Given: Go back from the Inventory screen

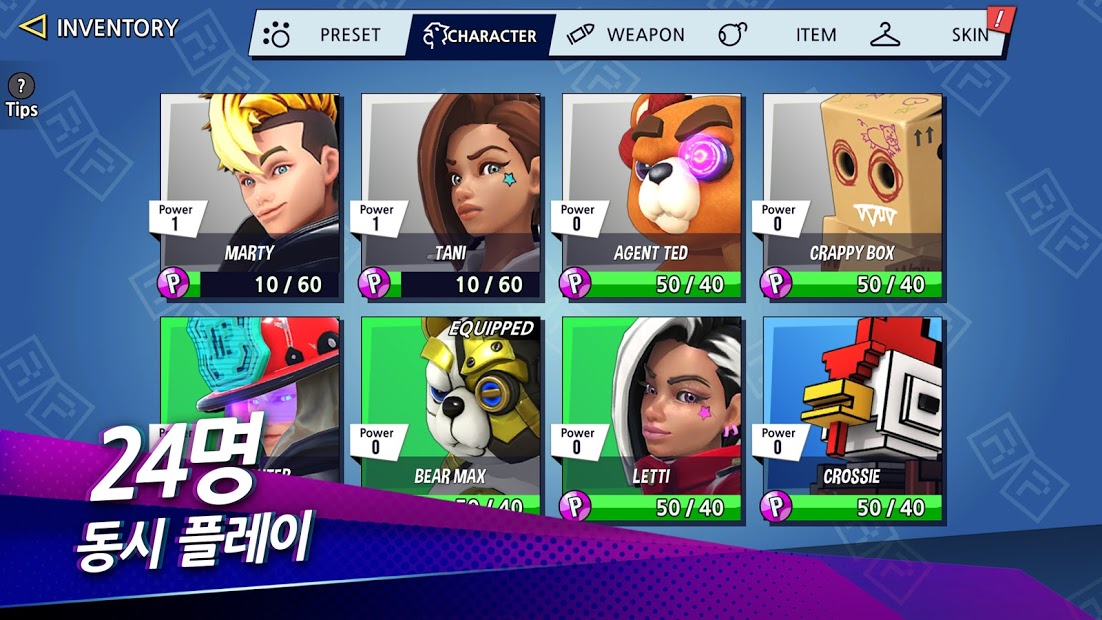Looking at the screenshot, I should coord(33,28).
